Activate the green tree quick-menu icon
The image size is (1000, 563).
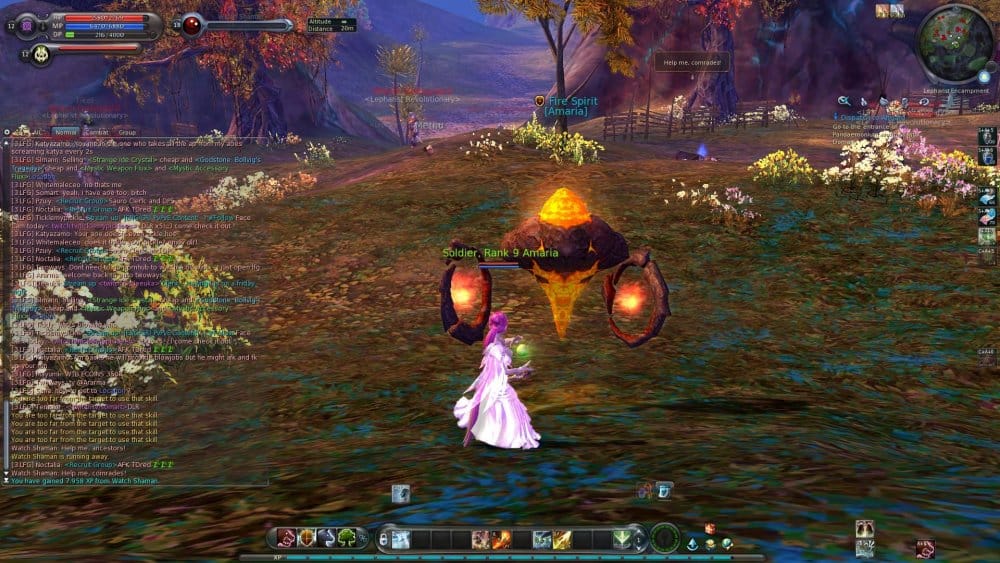click(x=347, y=538)
